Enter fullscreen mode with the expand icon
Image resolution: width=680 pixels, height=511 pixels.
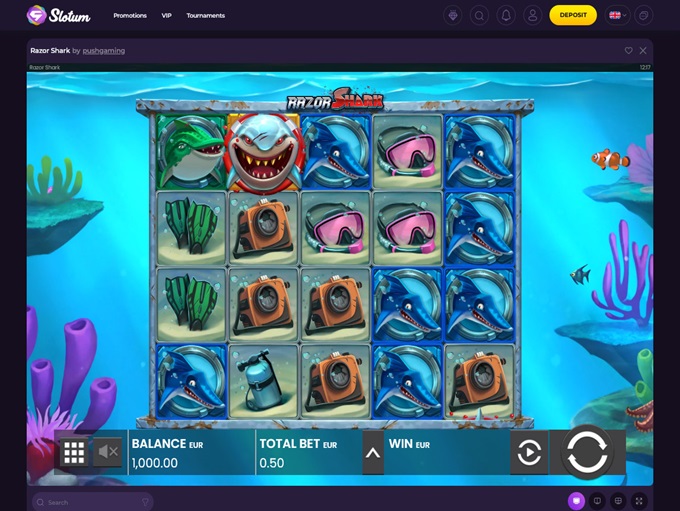(x=640, y=500)
